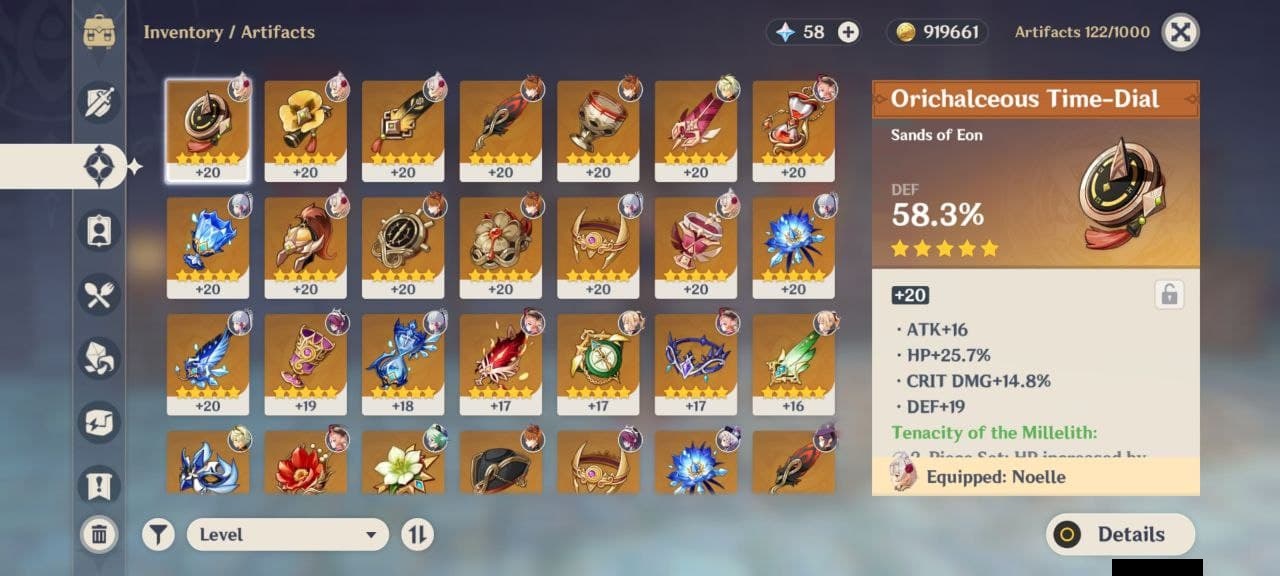The height and width of the screenshot is (576, 1280).
Task: Close the inventory screen
Action: tap(1180, 32)
